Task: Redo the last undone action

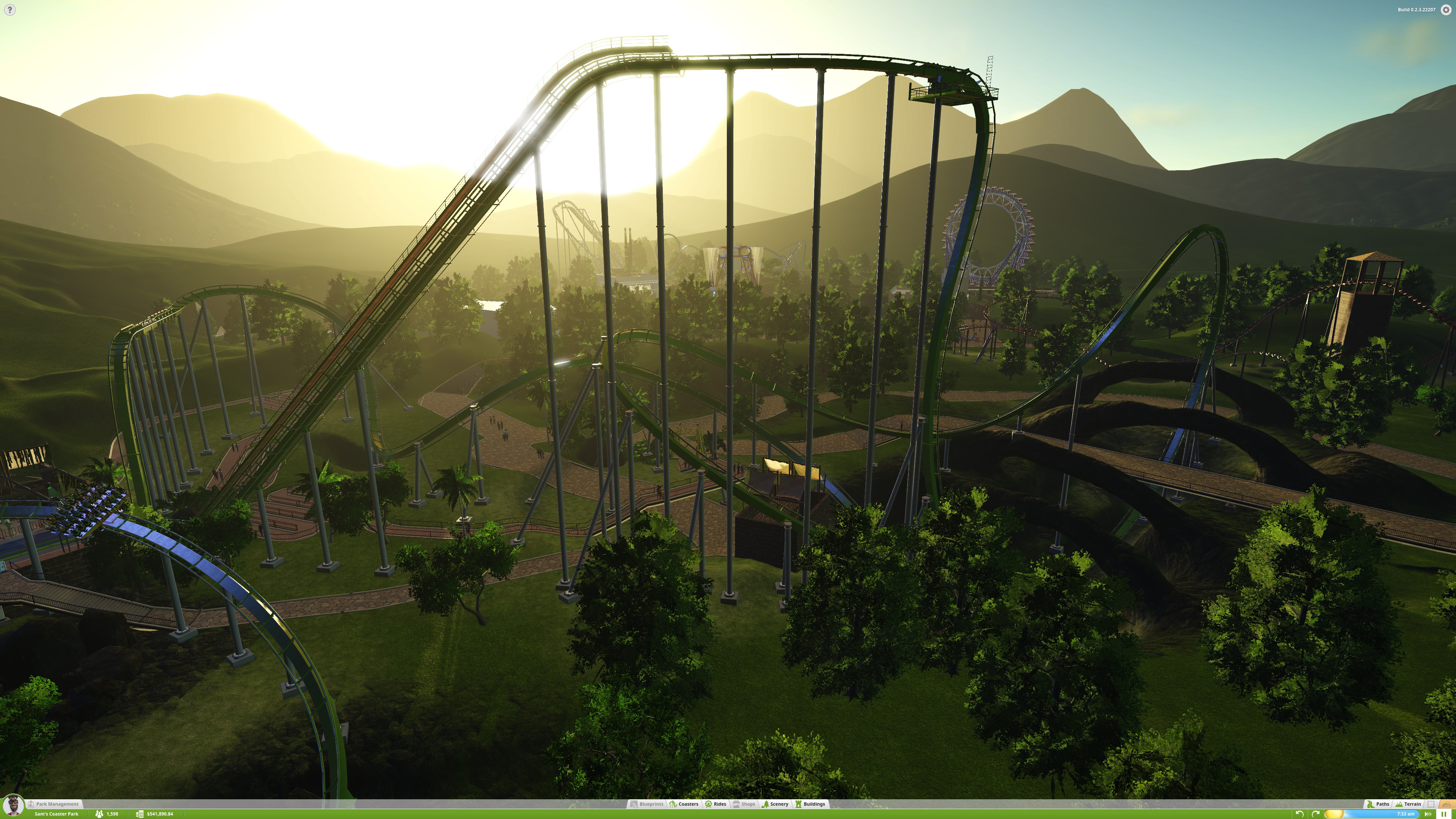Action: click(x=1315, y=814)
